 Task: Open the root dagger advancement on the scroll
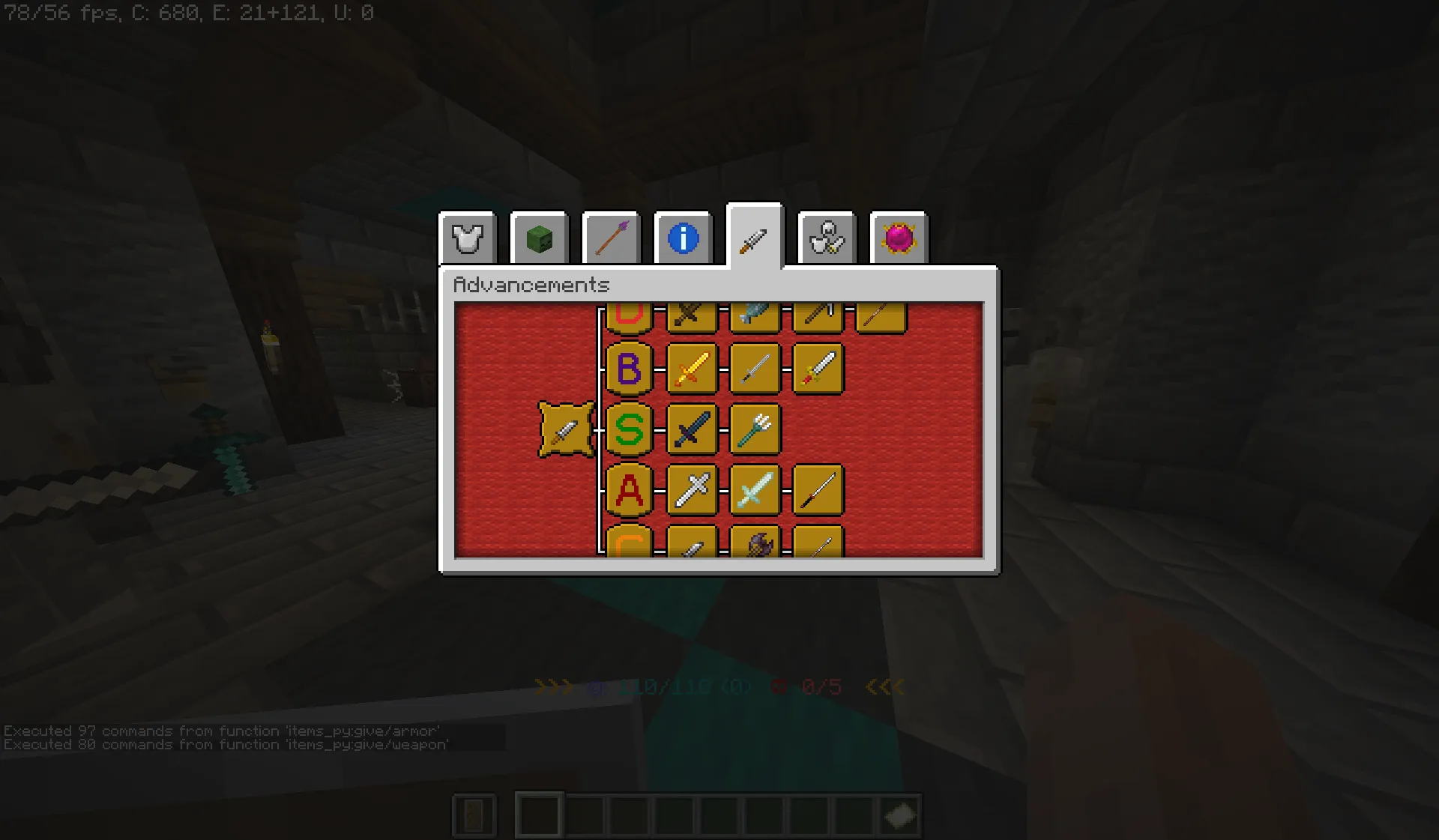point(566,430)
